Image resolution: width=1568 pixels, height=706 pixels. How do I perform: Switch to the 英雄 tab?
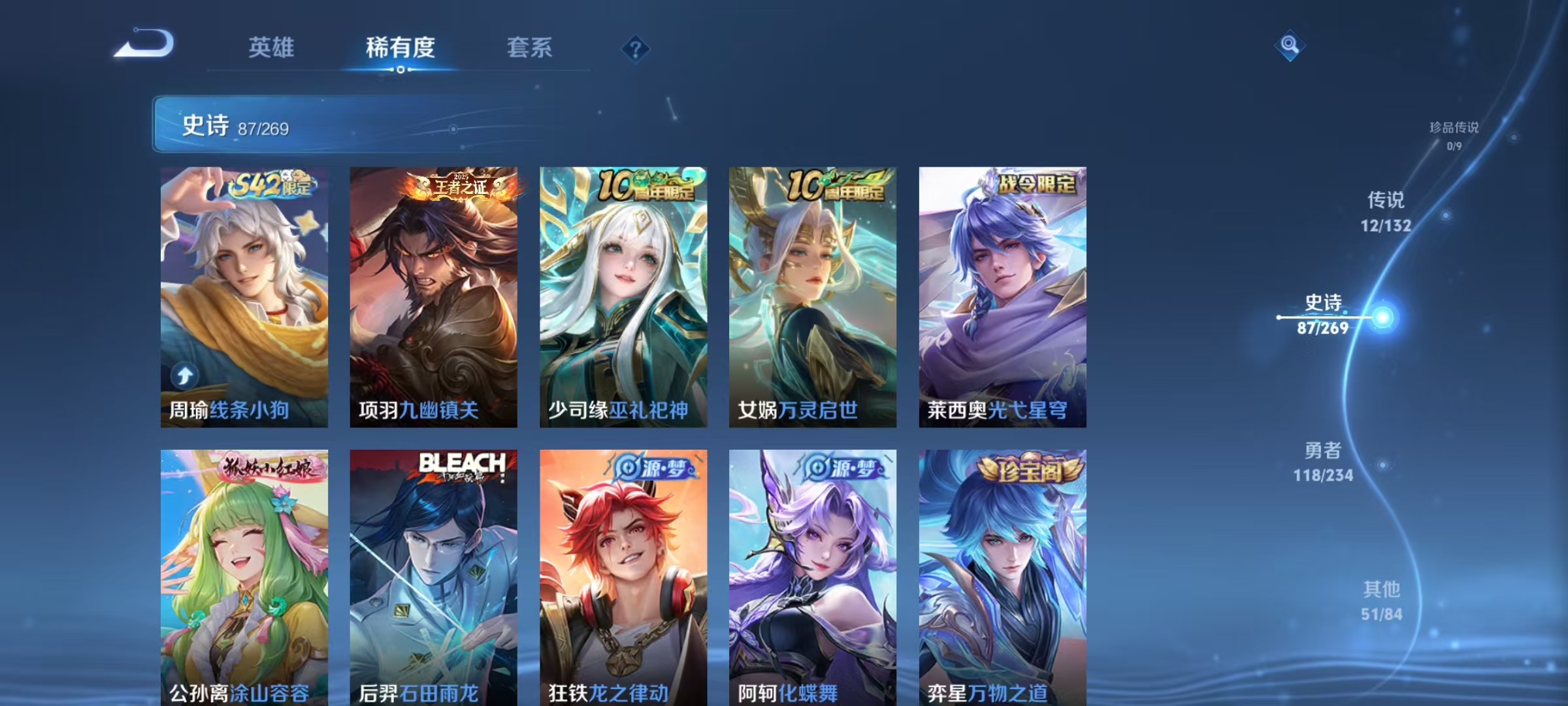click(272, 48)
